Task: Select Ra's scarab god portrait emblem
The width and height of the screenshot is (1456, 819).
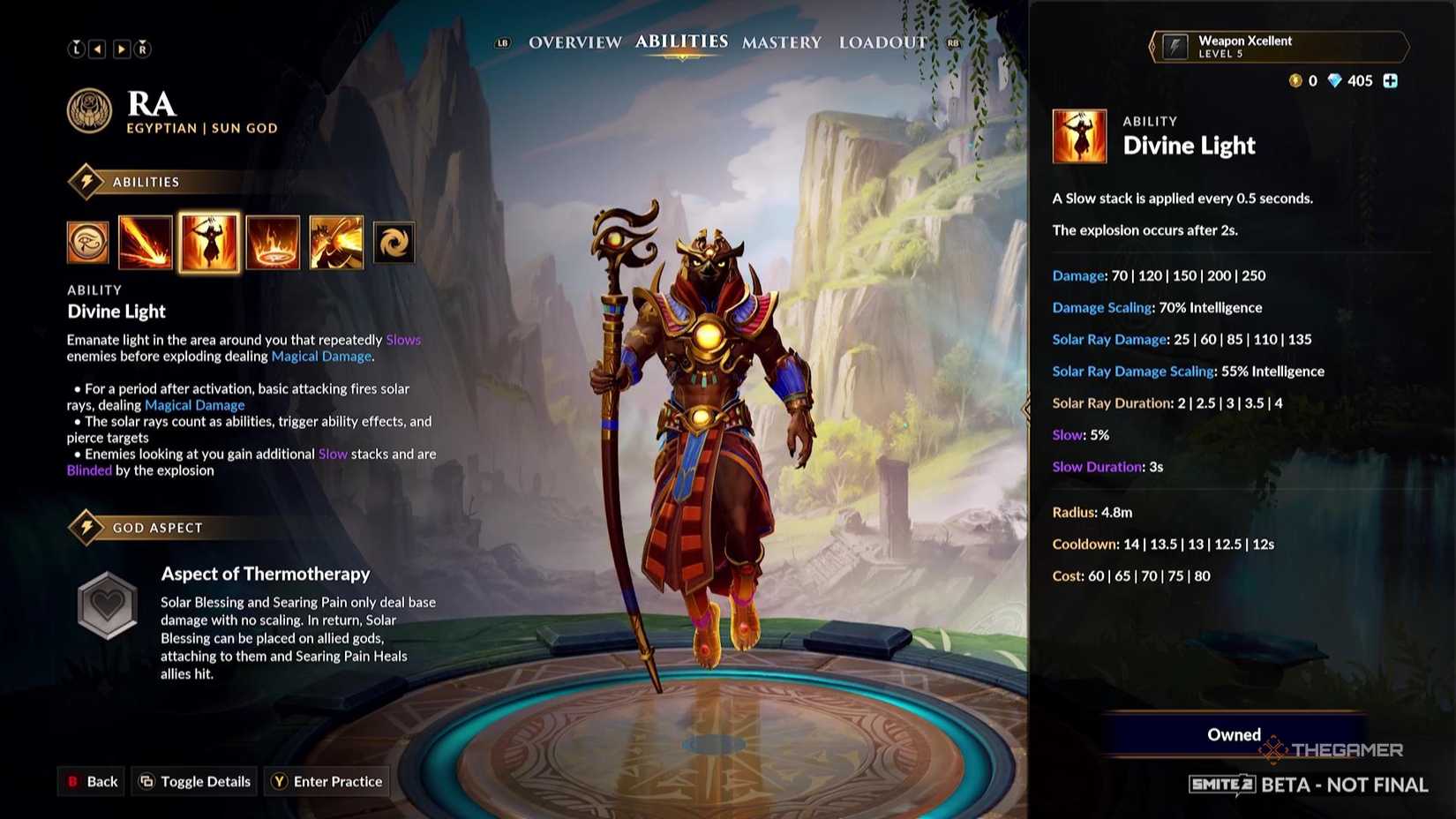Action: 91,113
